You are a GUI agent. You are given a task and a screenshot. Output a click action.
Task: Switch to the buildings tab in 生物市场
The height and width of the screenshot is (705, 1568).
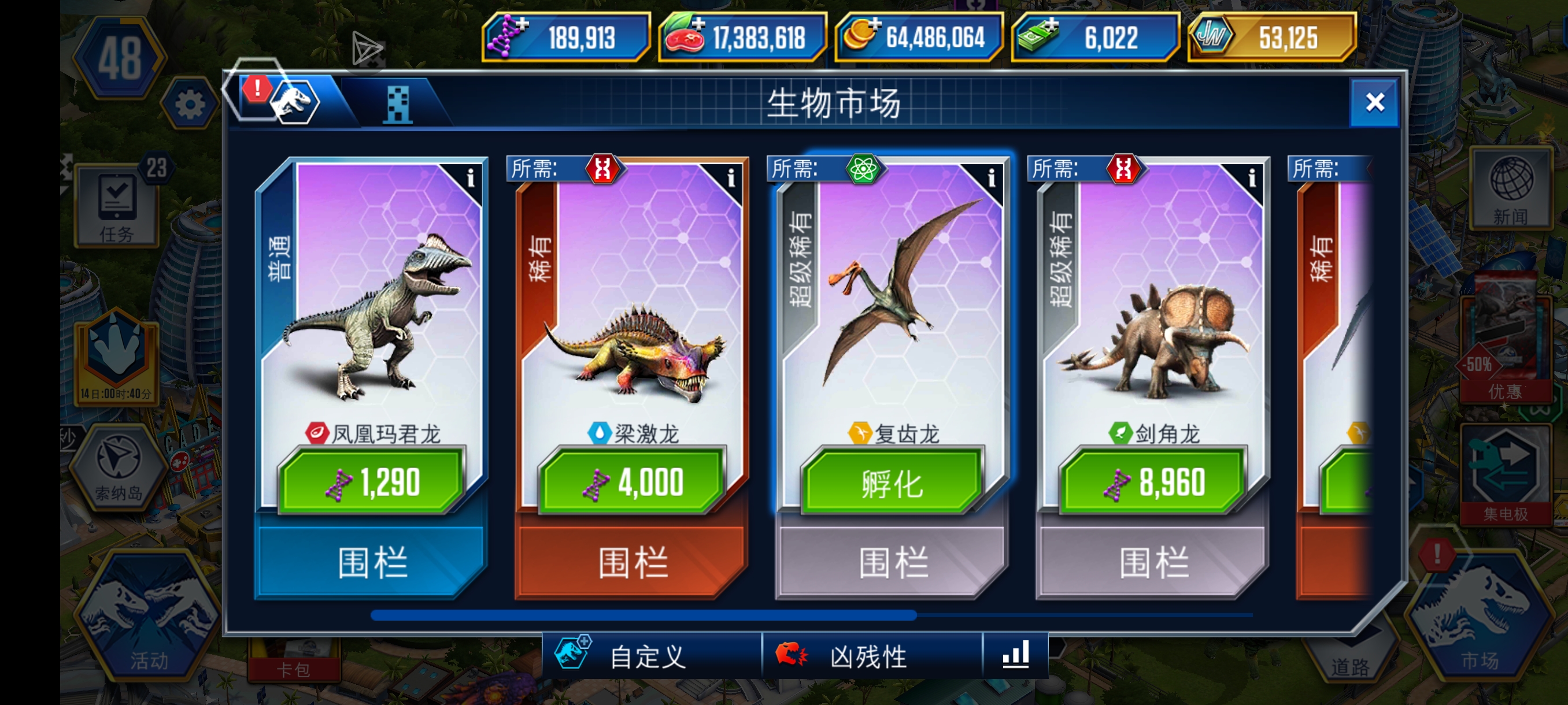click(399, 105)
